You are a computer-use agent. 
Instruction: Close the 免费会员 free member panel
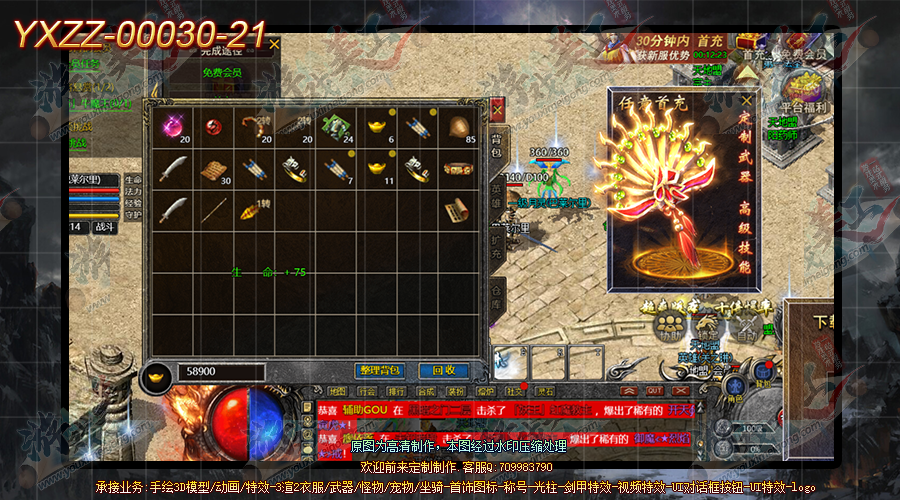(274, 44)
